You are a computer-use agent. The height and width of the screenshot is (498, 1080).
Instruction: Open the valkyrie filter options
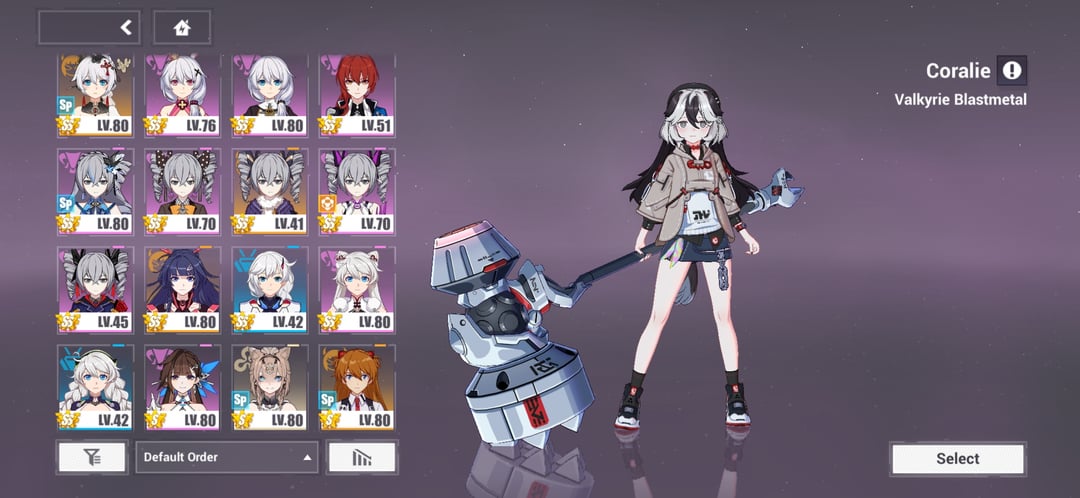pyautogui.click(x=92, y=457)
